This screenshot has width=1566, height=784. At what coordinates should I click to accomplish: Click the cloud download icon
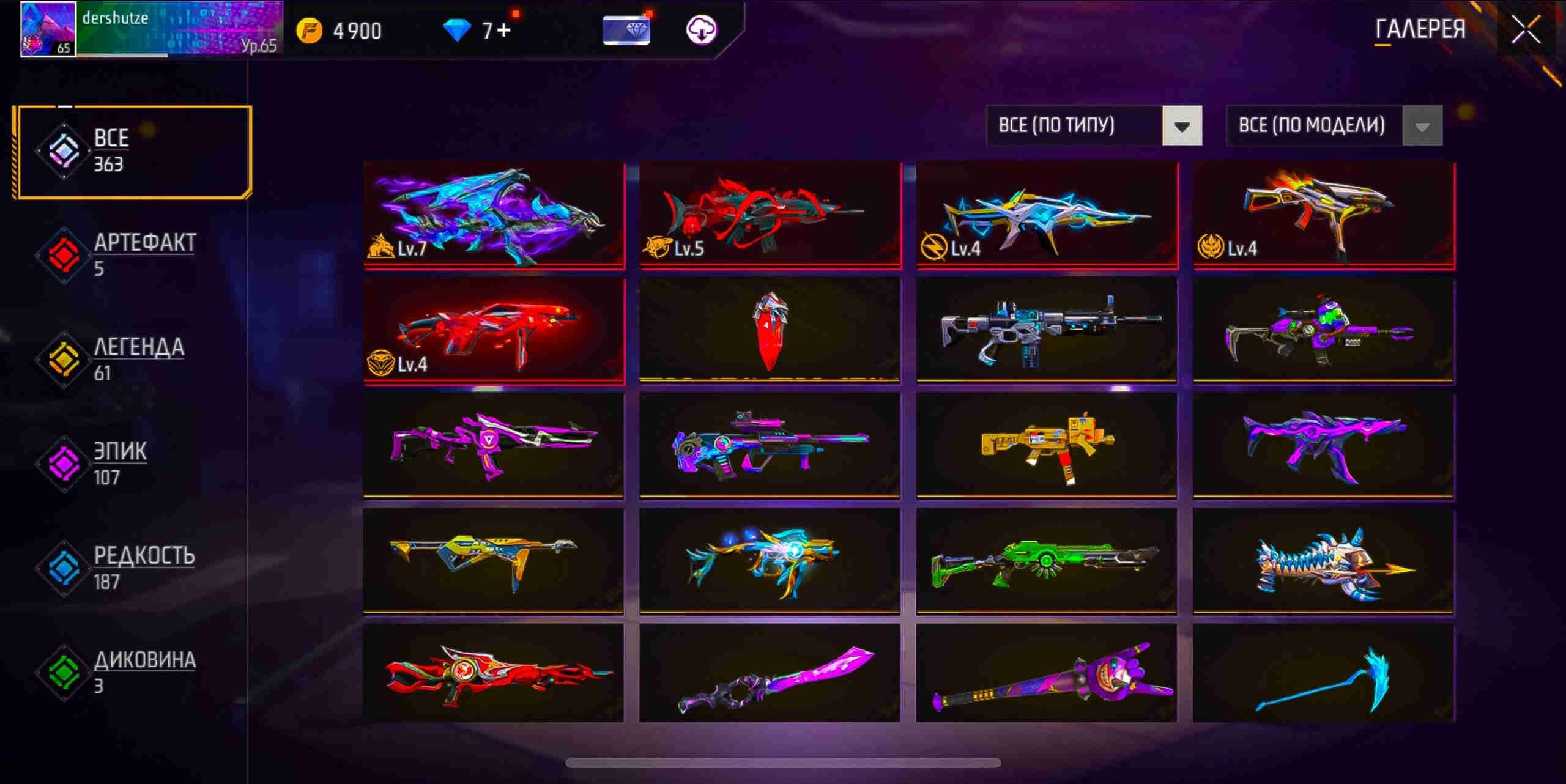(701, 30)
